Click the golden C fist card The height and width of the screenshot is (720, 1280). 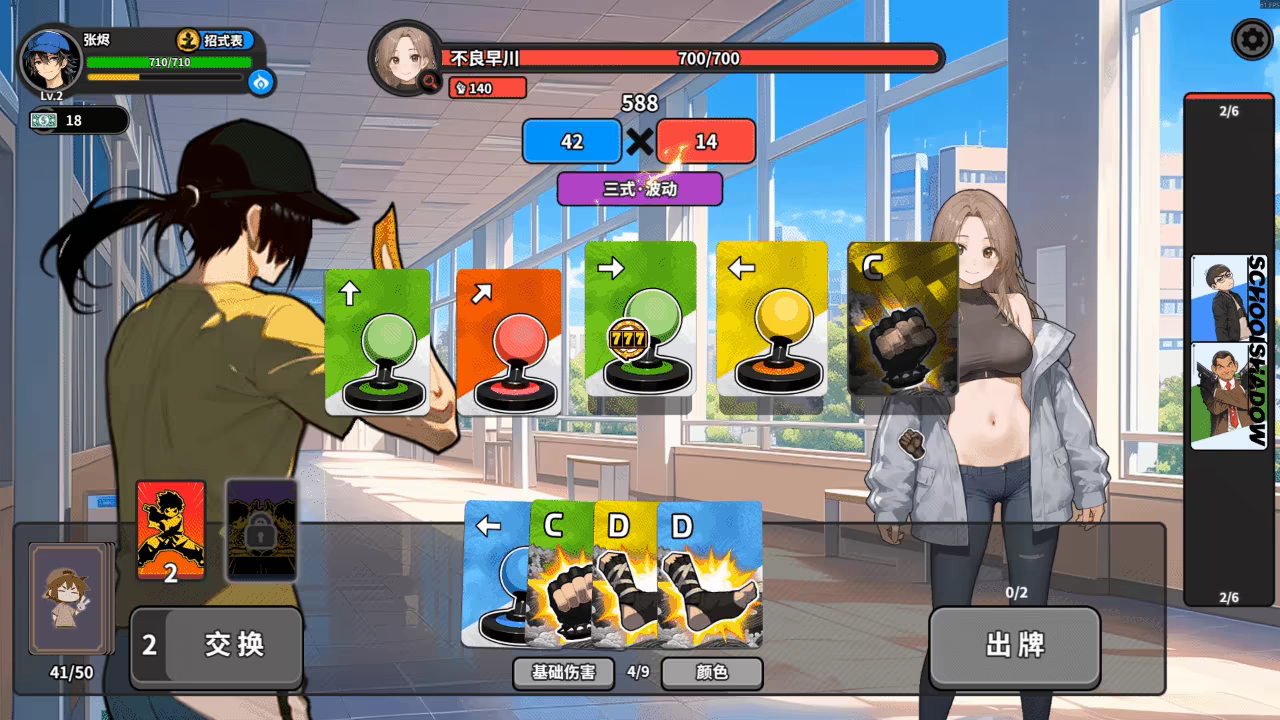tap(903, 320)
